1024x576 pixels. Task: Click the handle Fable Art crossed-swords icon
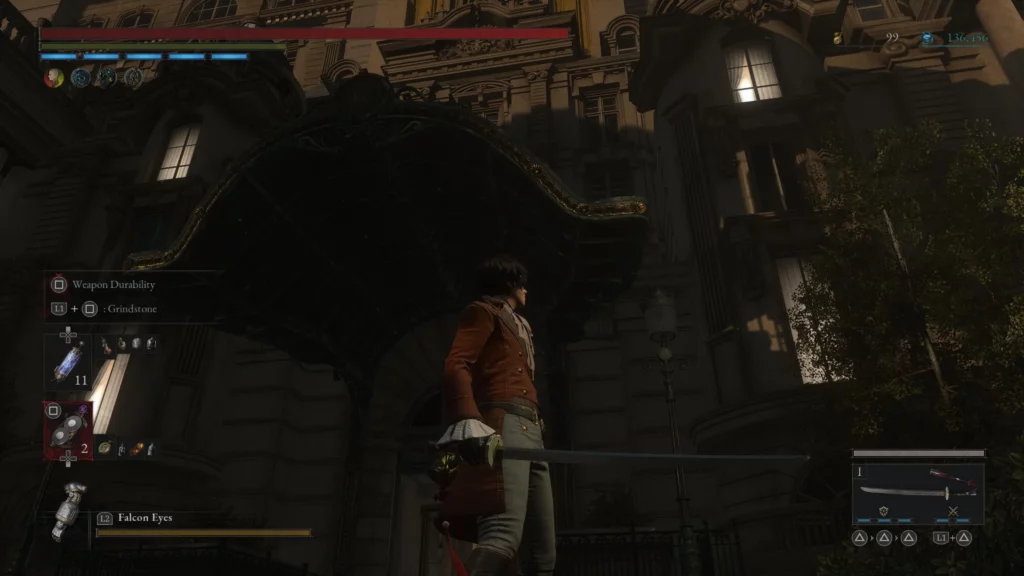[x=952, y=511]
